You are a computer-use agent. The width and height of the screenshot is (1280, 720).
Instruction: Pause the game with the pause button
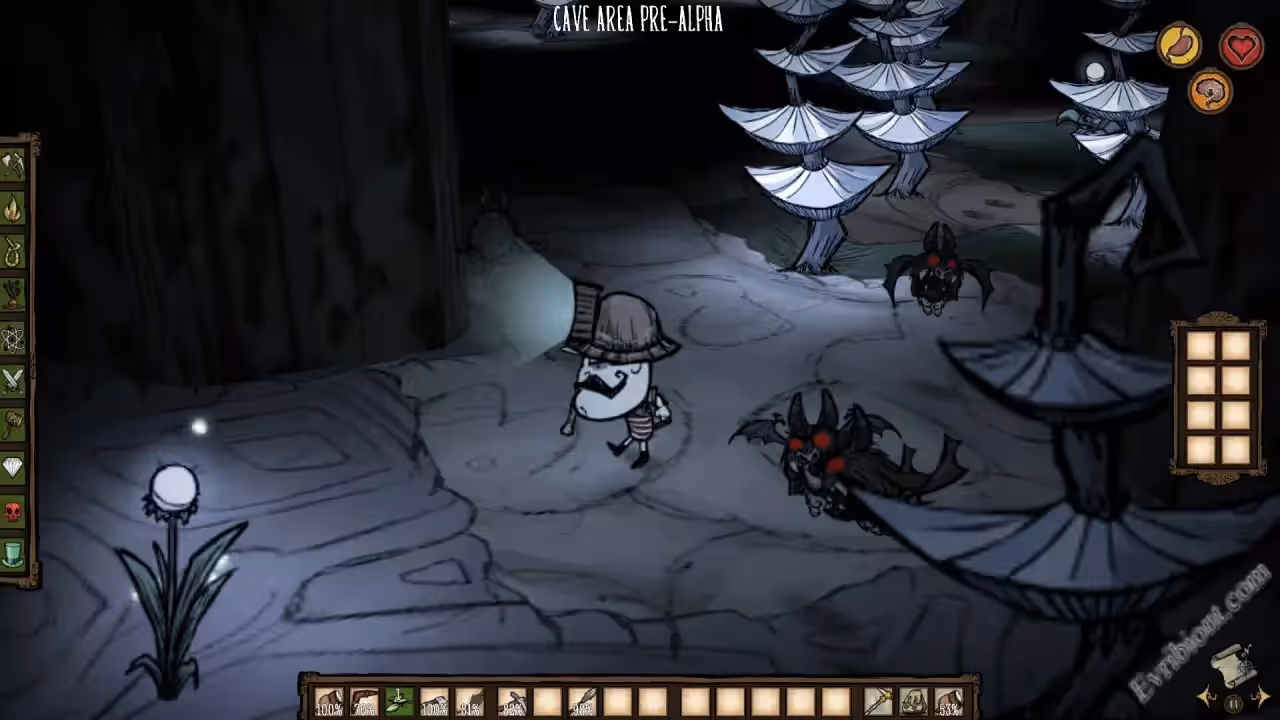pos(1234,704)
